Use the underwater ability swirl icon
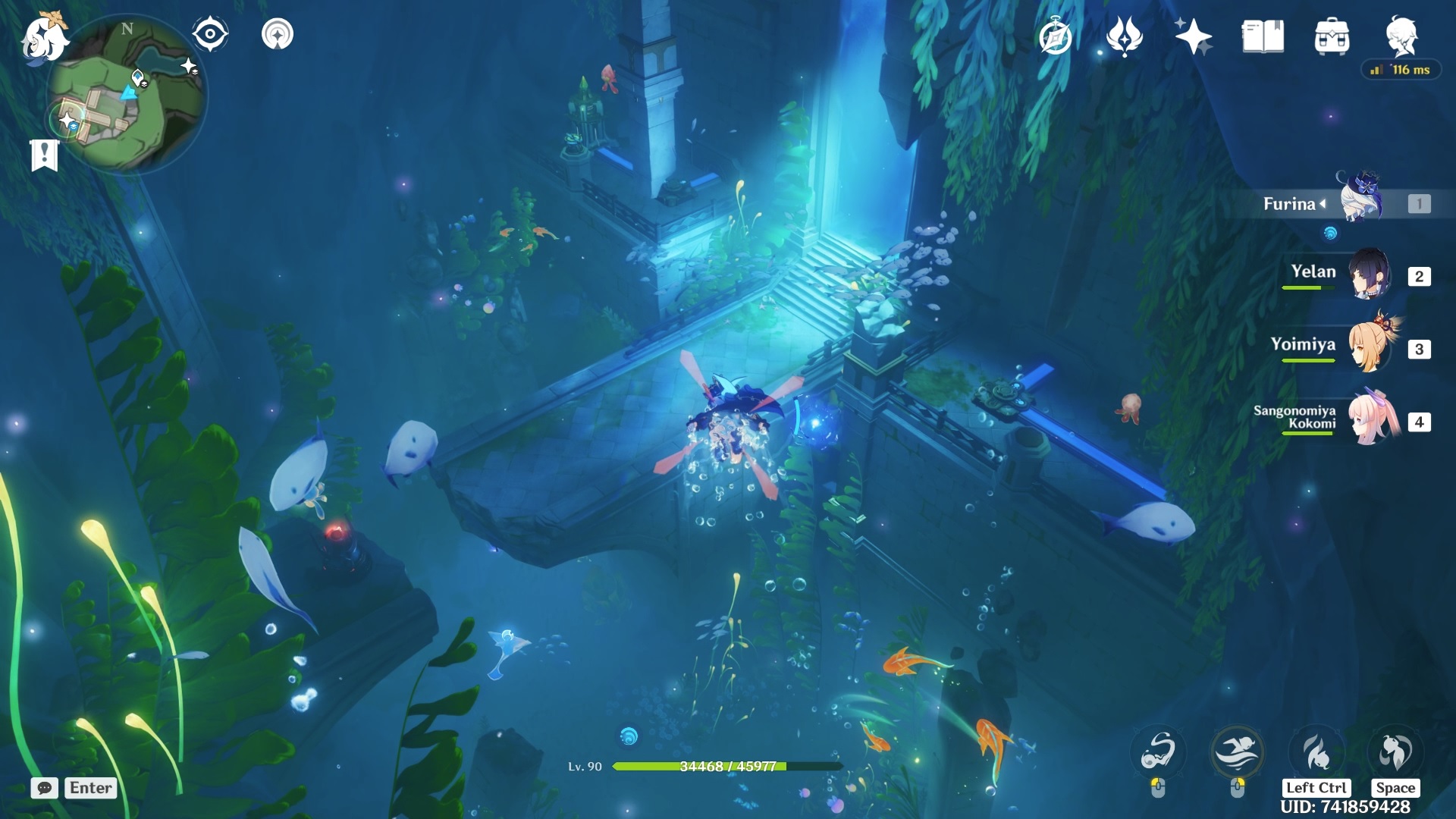Screen dimensions: 1456x819 tap(1158, 752)
